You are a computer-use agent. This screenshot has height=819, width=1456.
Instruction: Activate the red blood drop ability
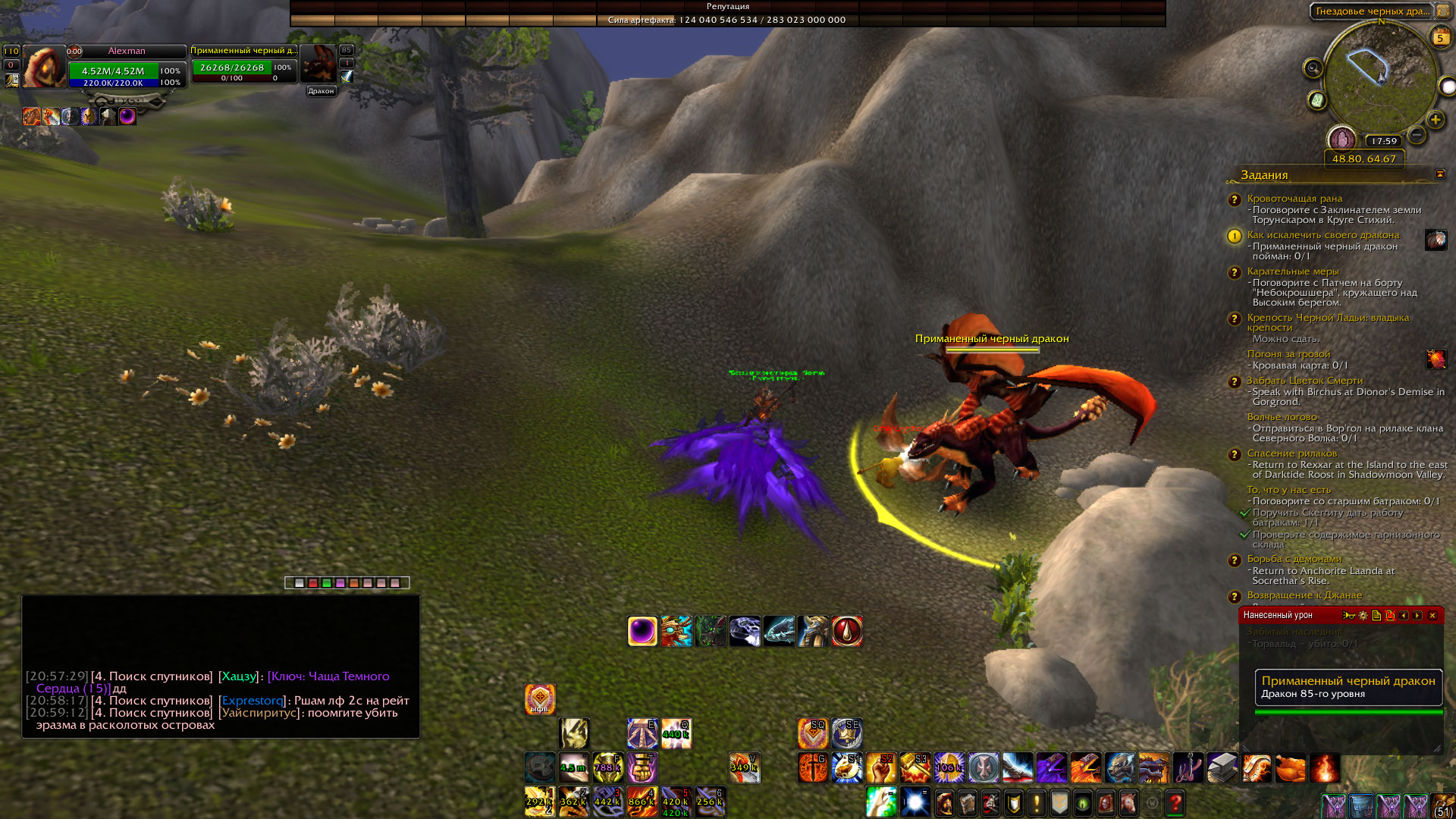(847, 631)
